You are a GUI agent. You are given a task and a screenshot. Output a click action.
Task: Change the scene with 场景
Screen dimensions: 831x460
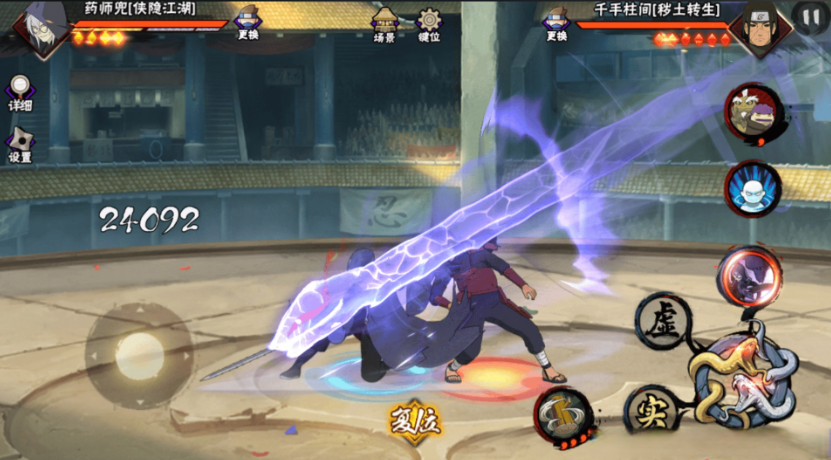point(384,23)
